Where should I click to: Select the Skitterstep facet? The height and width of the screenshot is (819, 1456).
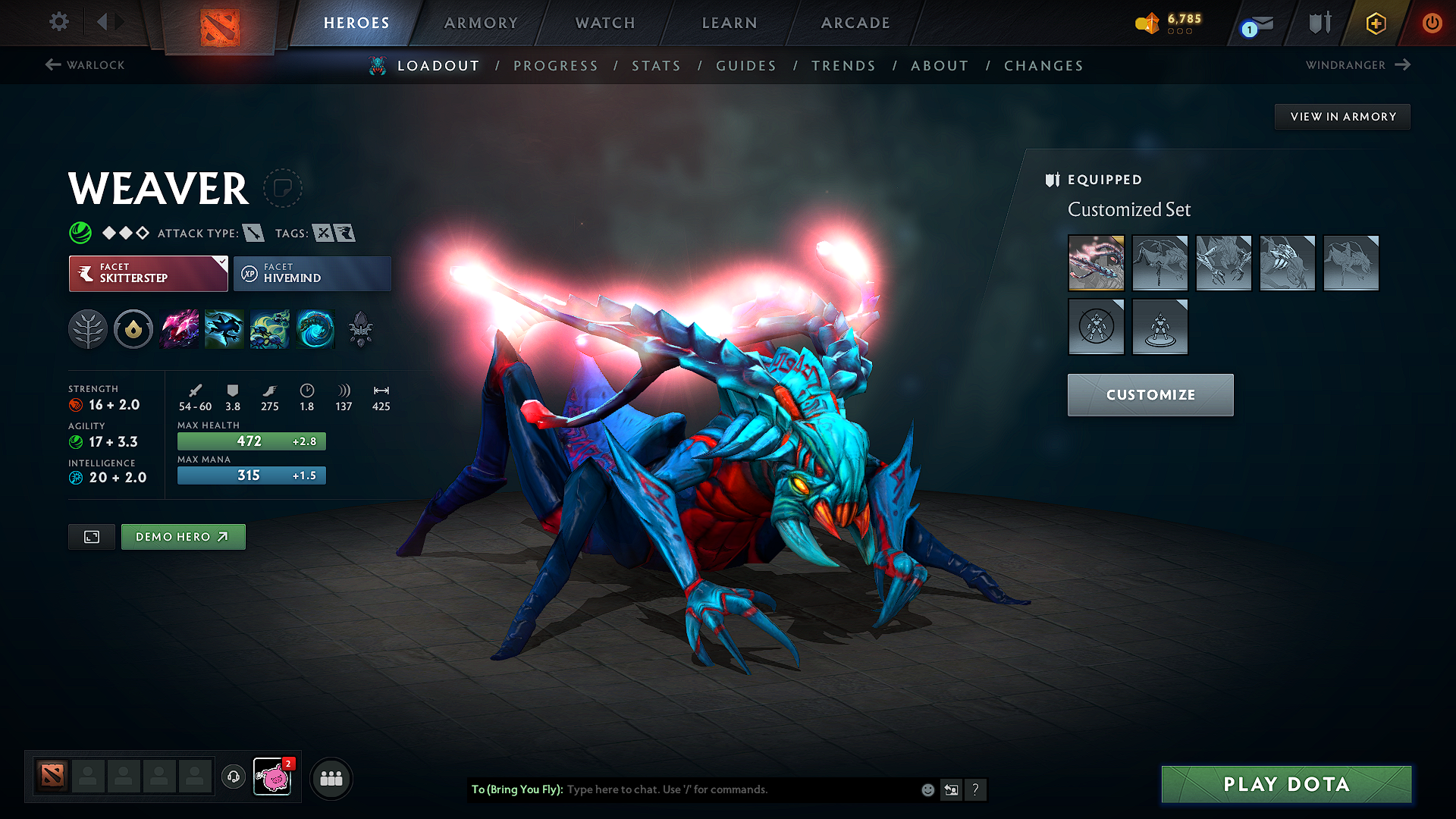[x=144, y=273]
